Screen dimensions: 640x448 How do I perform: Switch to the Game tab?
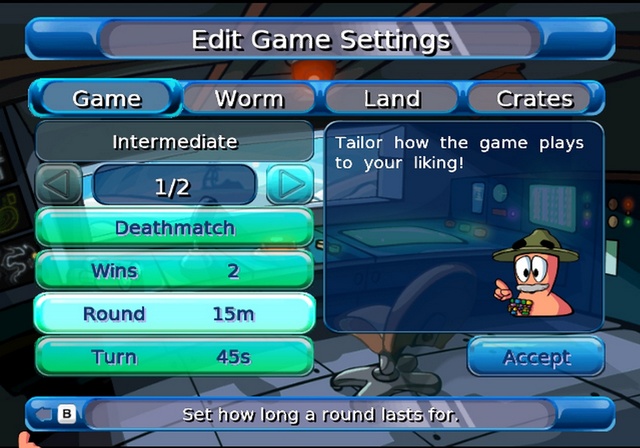coord(107,99)
